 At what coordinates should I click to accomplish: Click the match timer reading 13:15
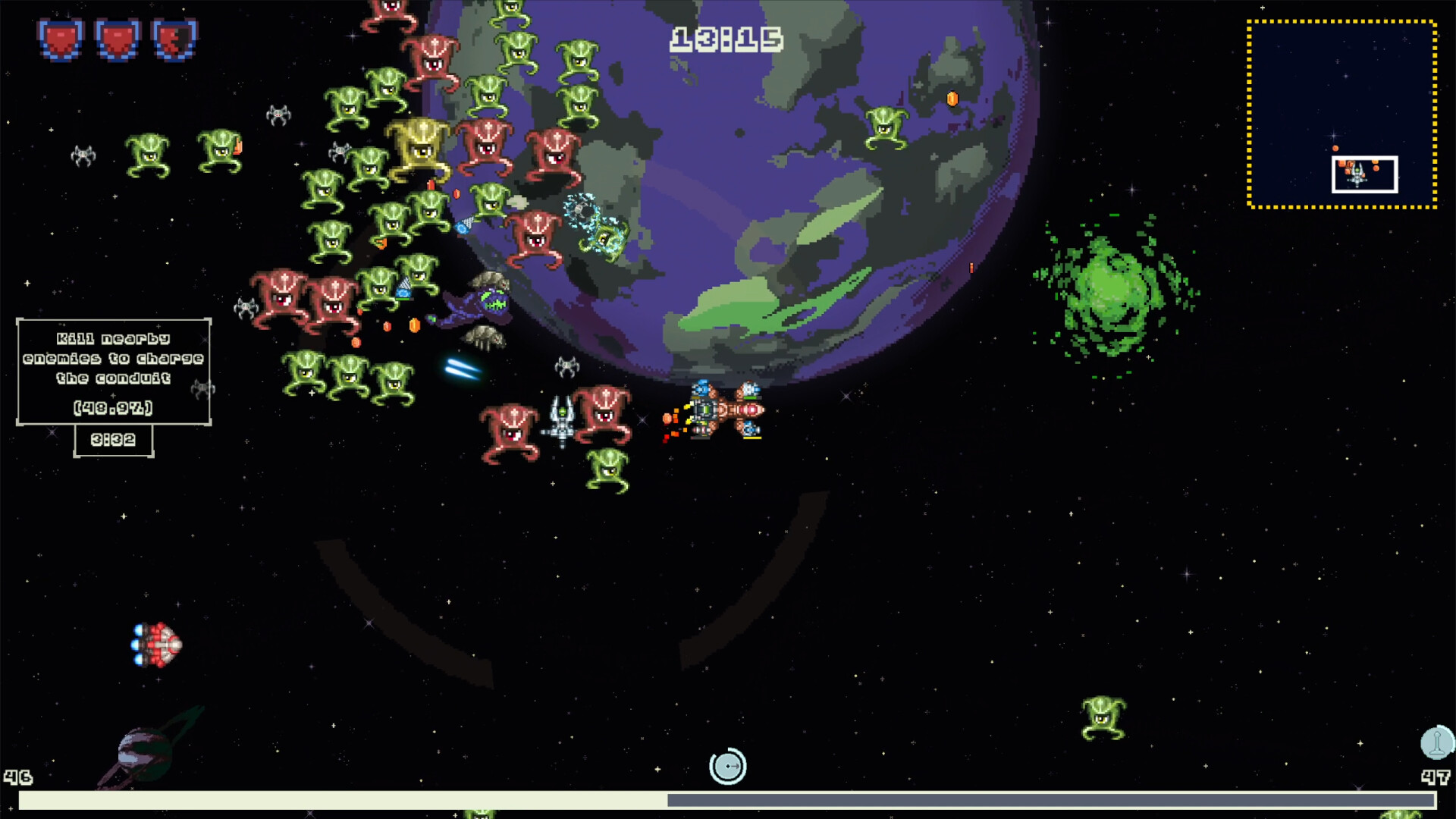[726, 36]
